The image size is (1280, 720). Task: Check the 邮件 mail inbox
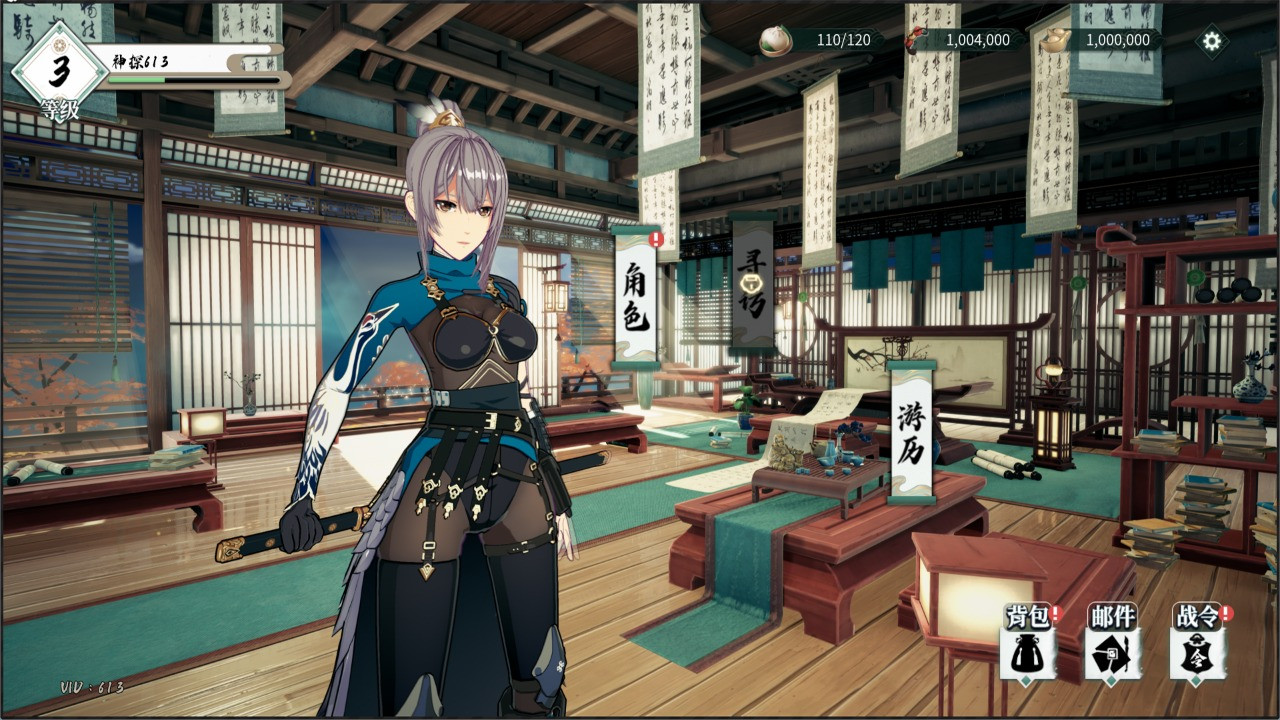[1112, 643]
